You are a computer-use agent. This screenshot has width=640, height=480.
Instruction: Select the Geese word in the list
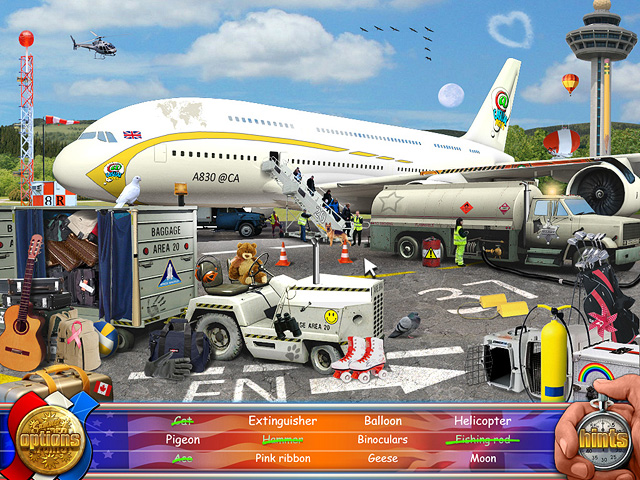(383, 459)
